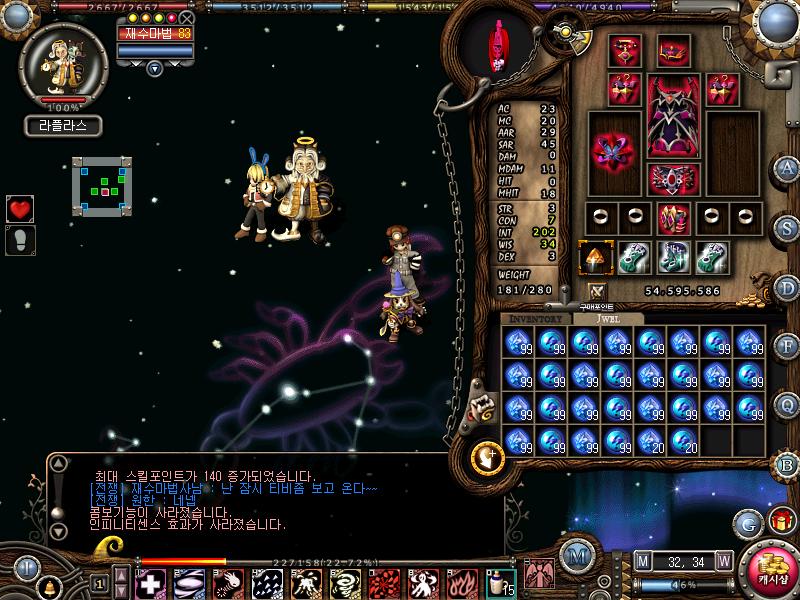Open the round M button by hotbar

tap(574, 555)
